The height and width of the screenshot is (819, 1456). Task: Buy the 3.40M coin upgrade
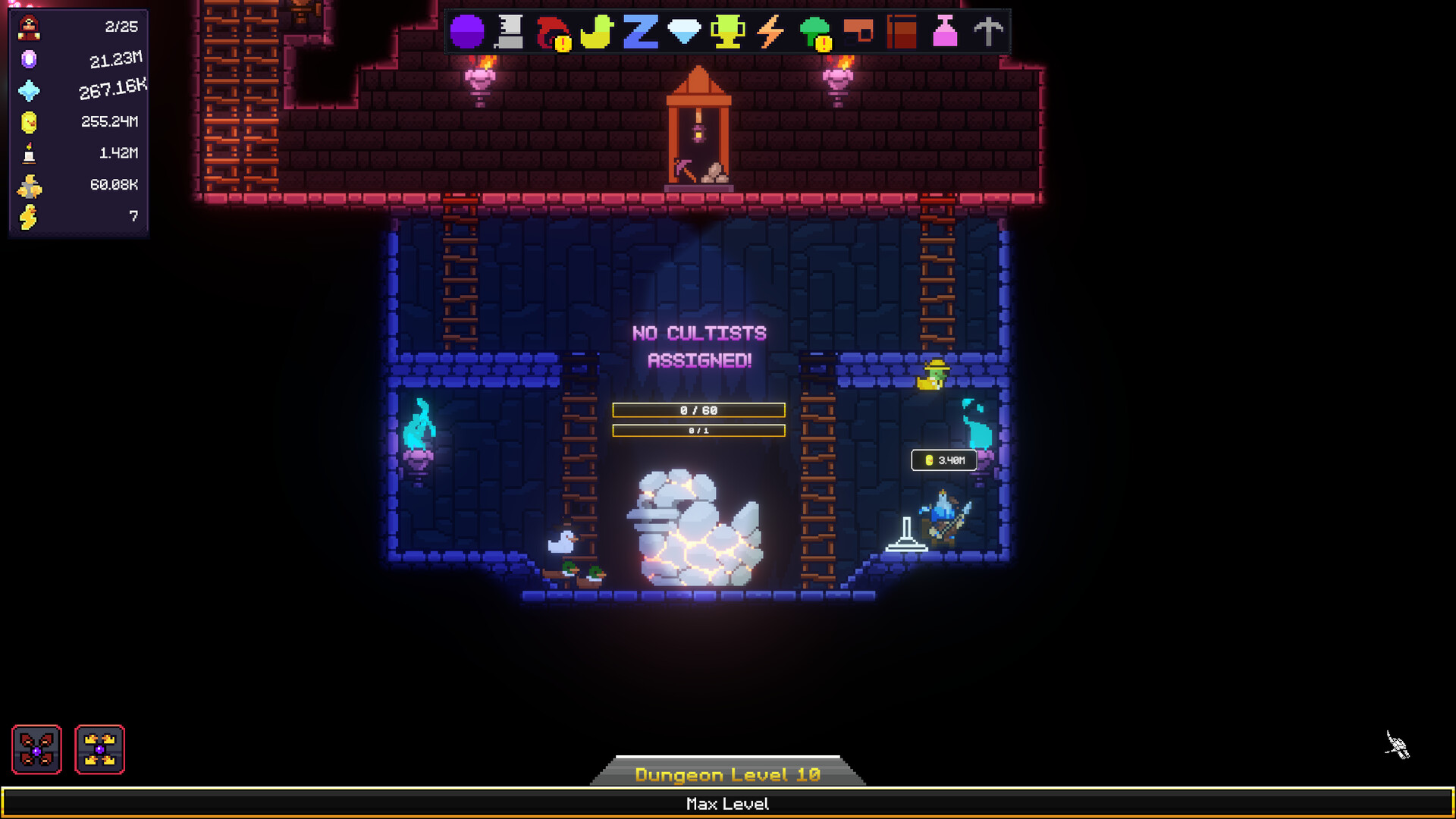(x=944, y=460)
